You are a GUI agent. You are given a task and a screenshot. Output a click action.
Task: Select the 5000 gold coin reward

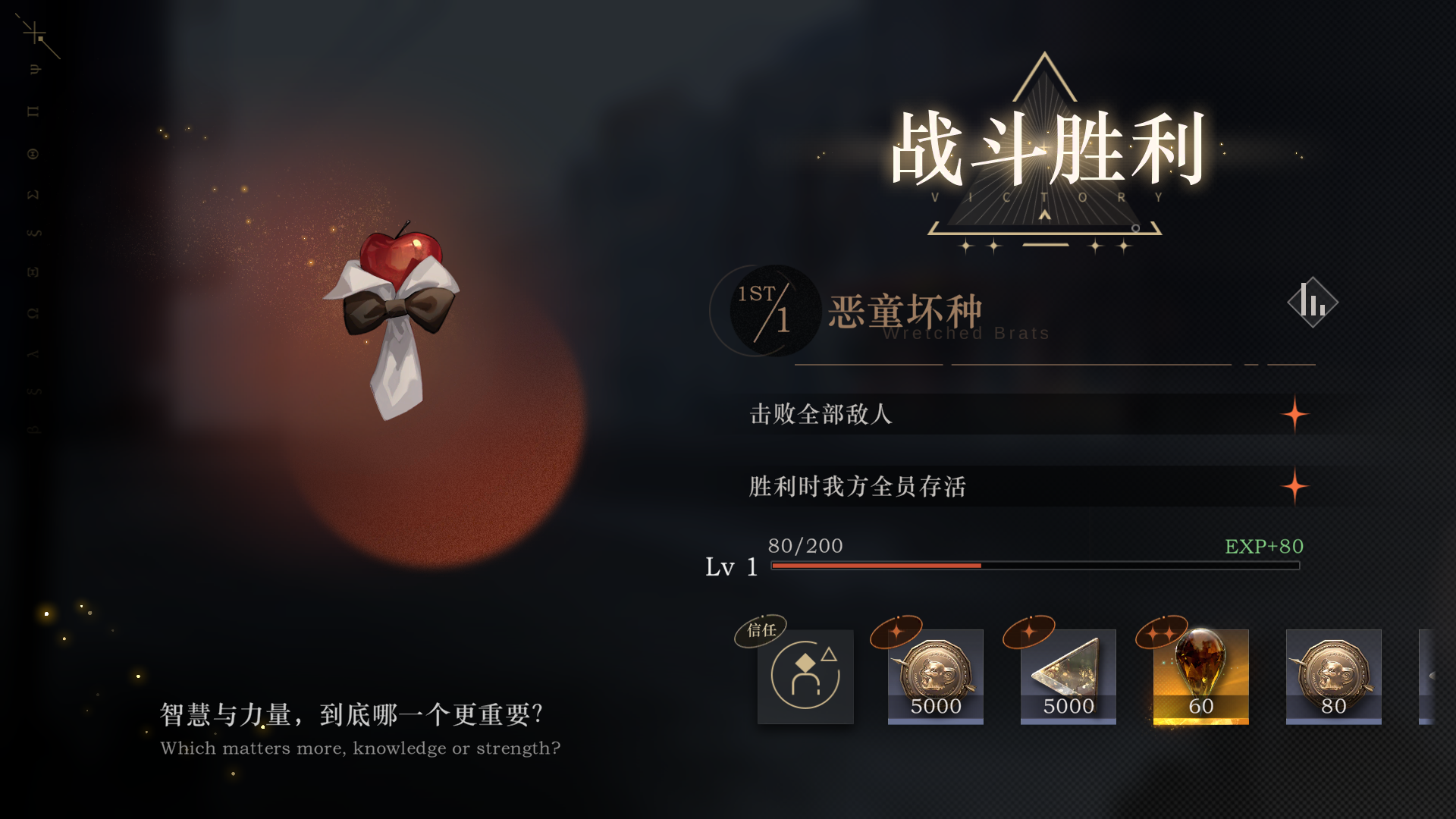(x=935, y=677)
